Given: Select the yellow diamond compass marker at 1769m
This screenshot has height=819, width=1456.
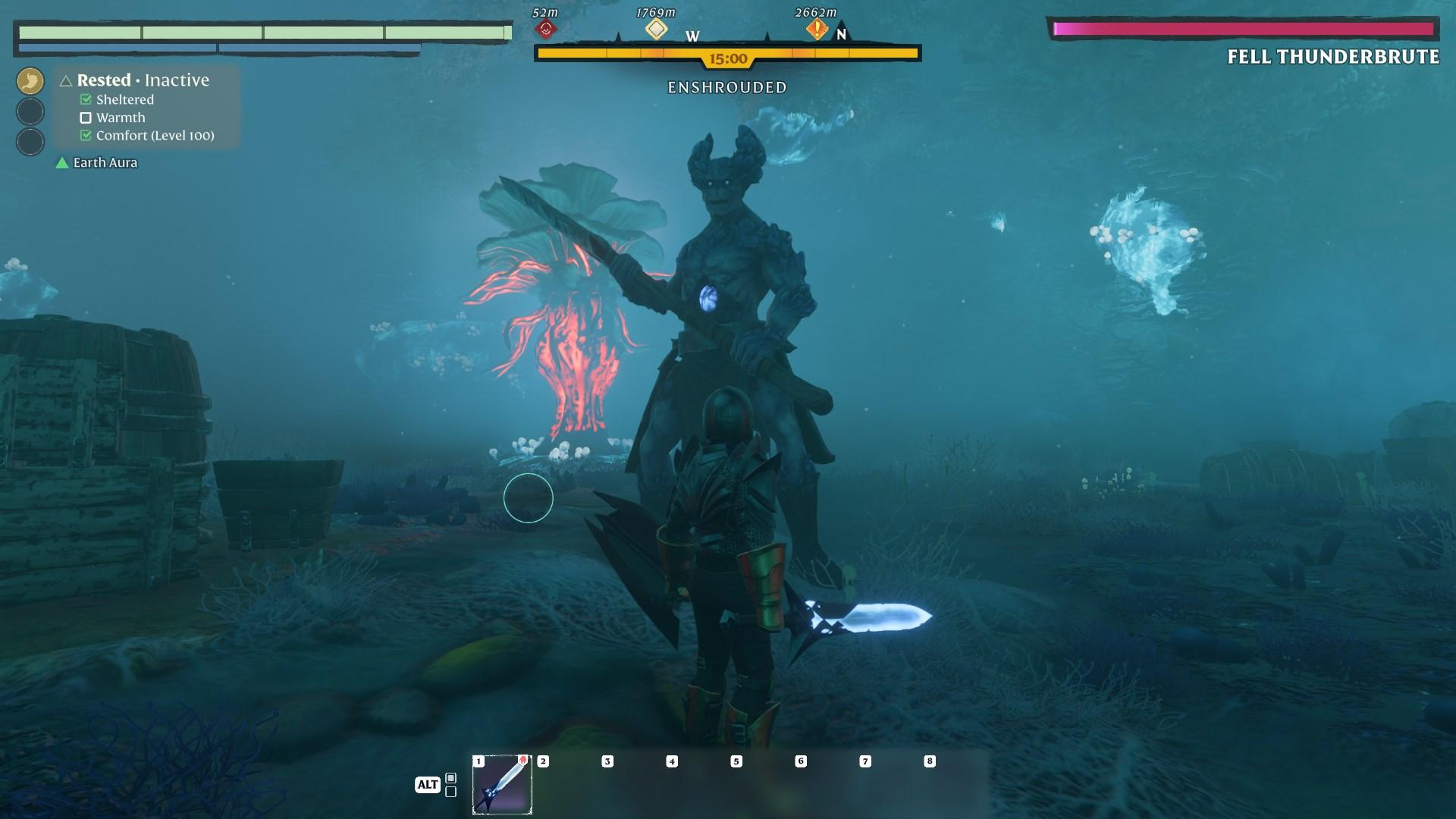Looking at the screenshot, I should click(656, 30).
